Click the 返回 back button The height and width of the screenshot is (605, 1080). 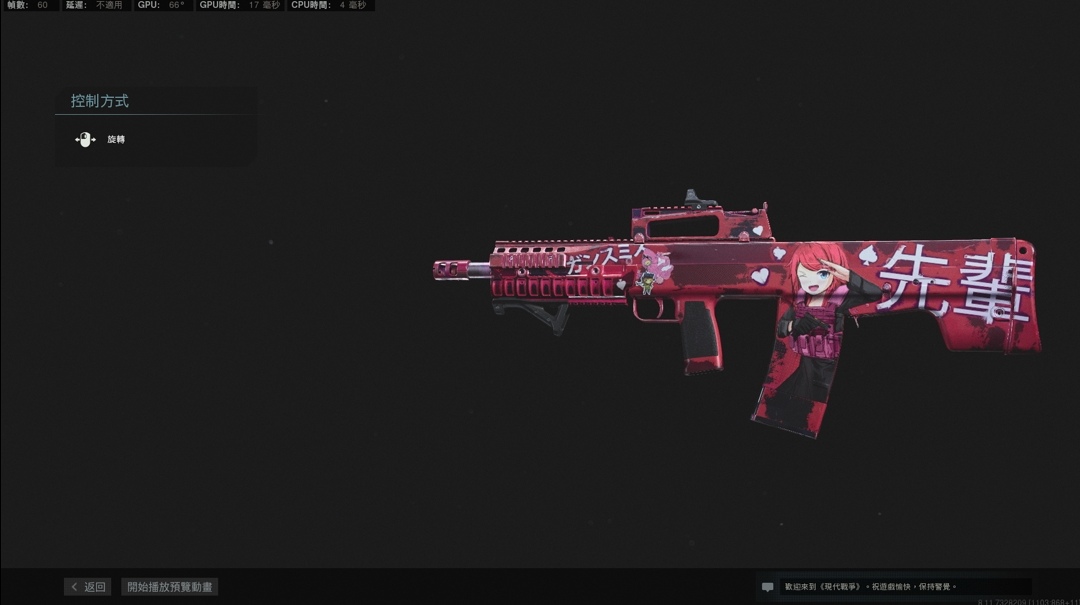point(88,587)
